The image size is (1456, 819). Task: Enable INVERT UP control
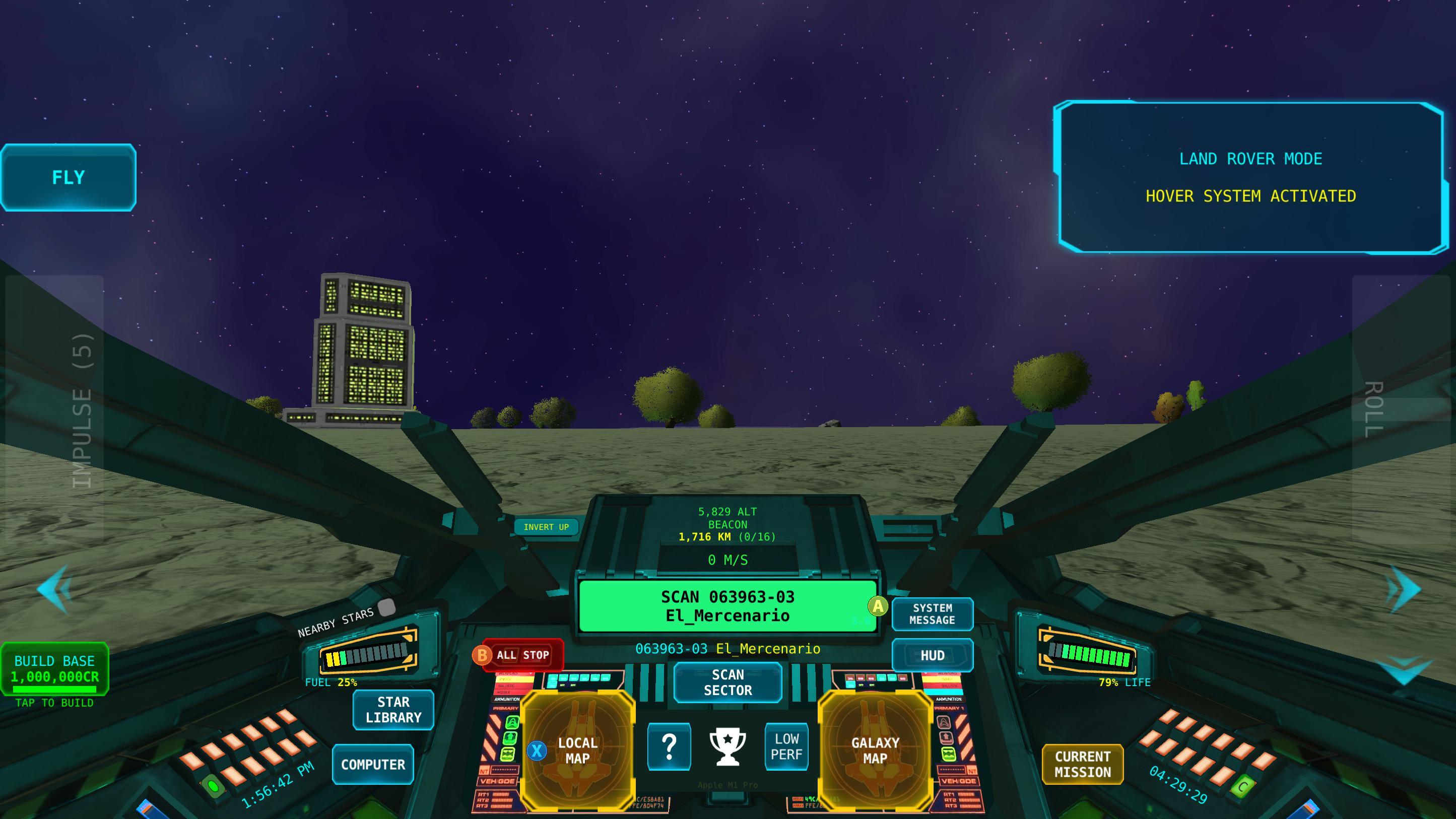click(546, 527)
